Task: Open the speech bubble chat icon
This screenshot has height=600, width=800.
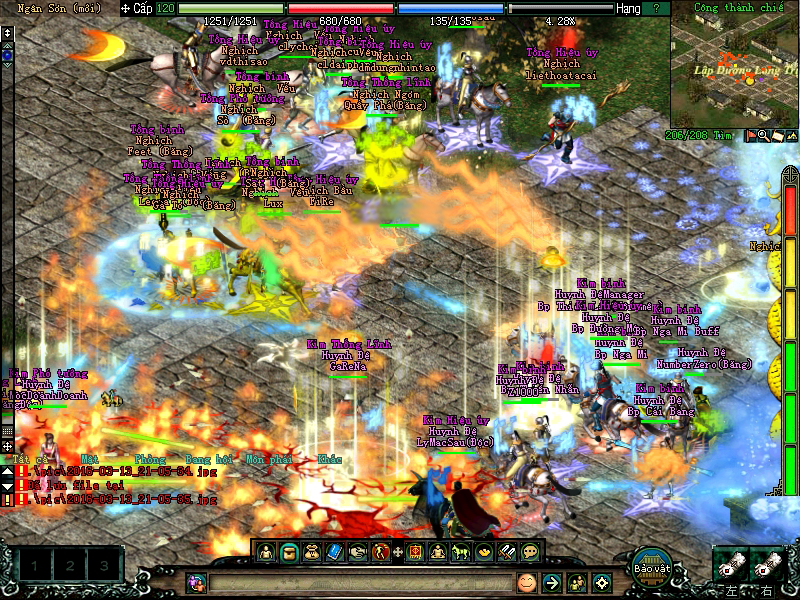Action: click(x=530, y=551)
